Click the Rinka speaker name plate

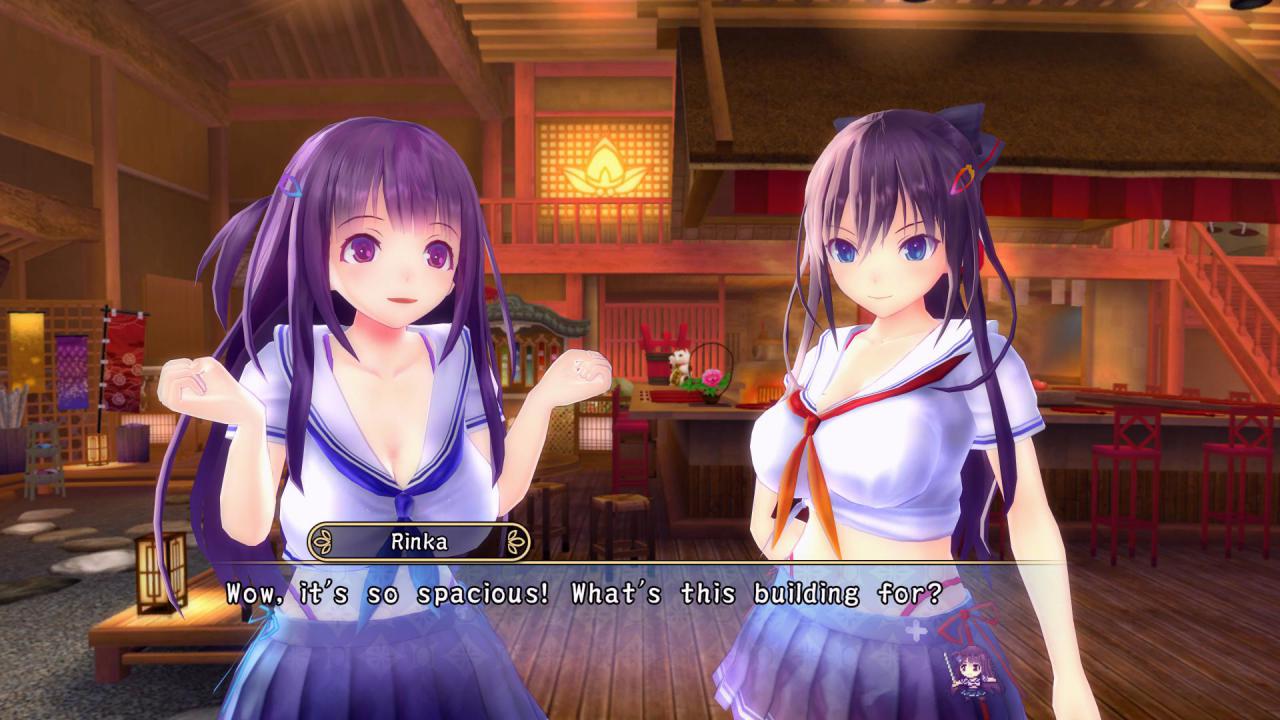pyautogui.click(x=419, y=542)
